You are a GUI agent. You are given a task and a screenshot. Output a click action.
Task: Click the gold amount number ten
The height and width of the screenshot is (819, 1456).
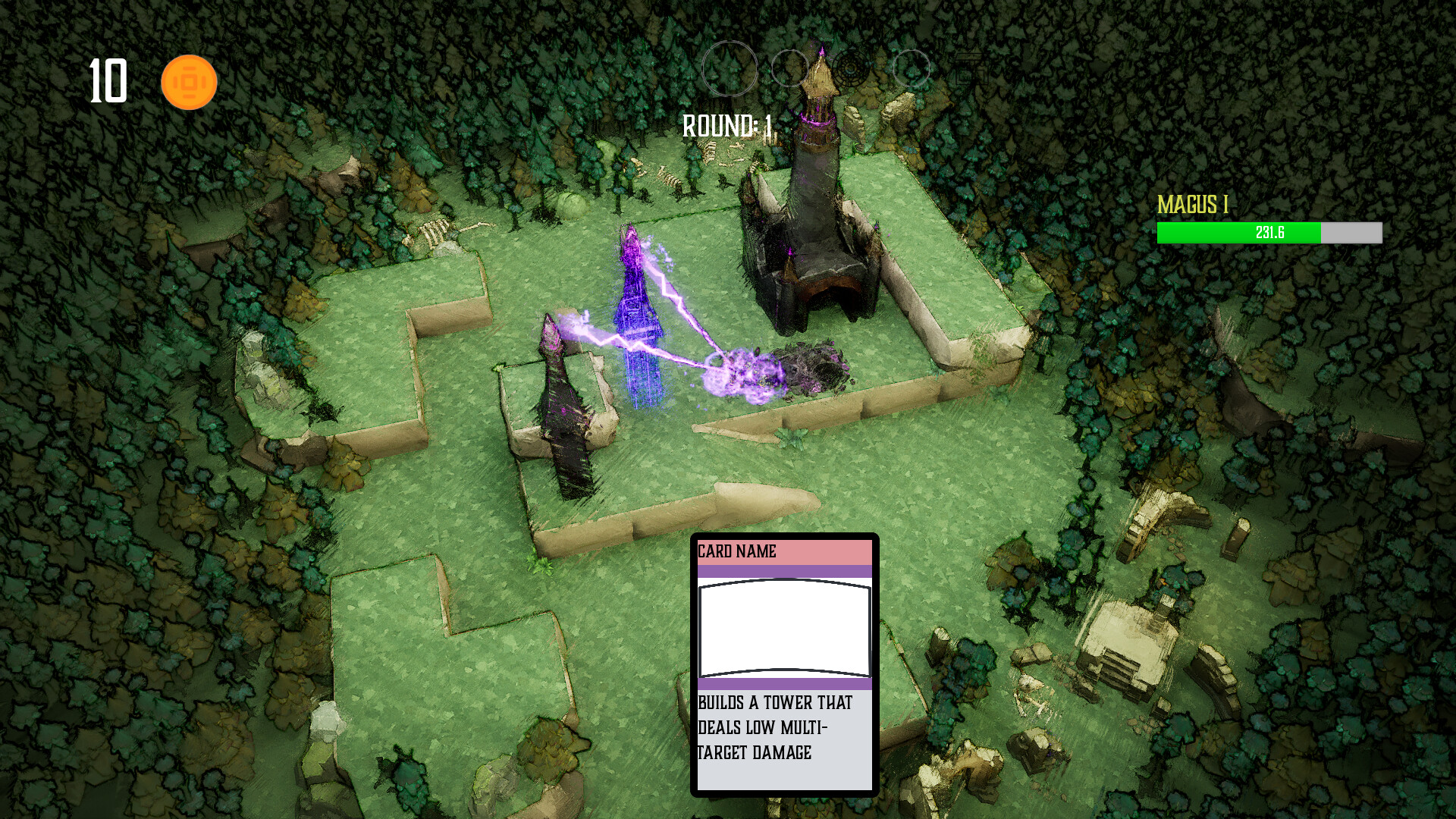[x=108, y=80]
